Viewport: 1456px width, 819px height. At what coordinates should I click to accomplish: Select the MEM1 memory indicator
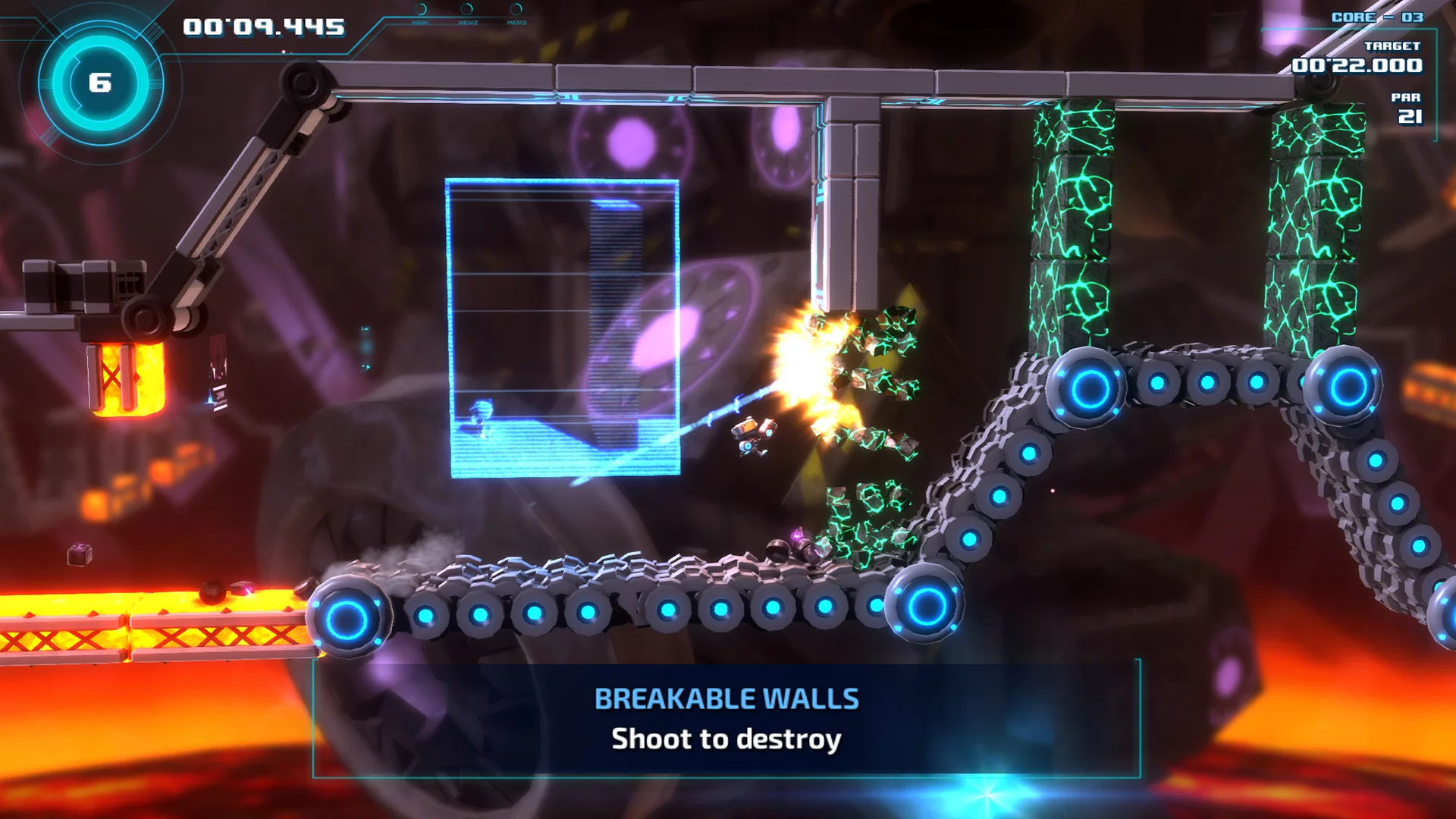421,11
